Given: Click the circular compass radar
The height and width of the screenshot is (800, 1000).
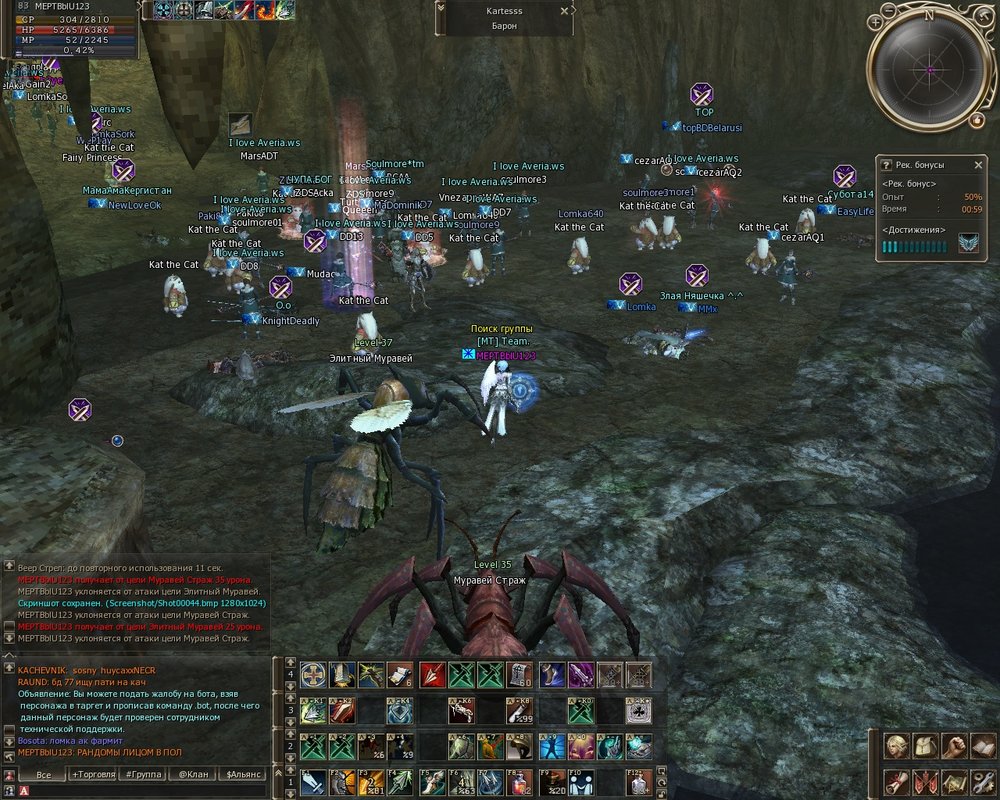Looking at the screenshot, I should pos(929,70).
